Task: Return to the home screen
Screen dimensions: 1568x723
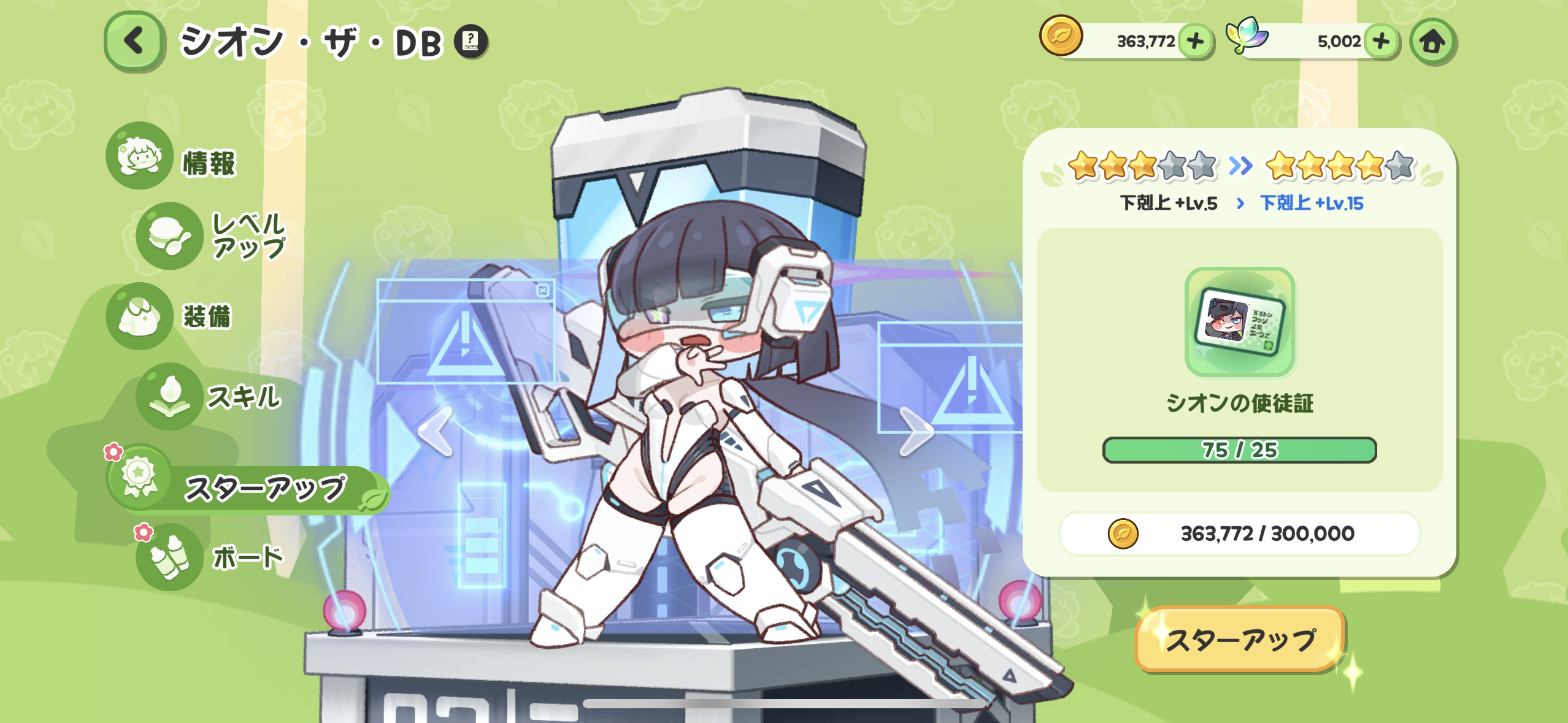Action: click(1432, 42)
